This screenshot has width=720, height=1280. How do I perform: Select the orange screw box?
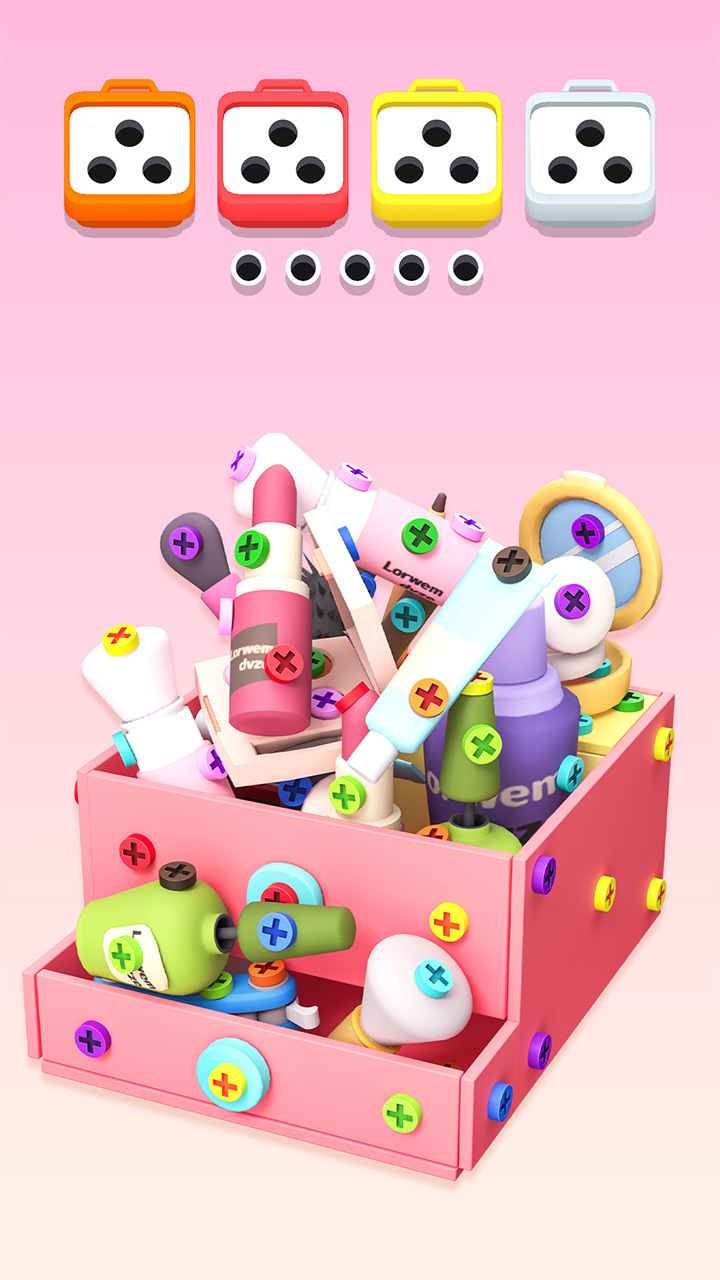(130, 153)
